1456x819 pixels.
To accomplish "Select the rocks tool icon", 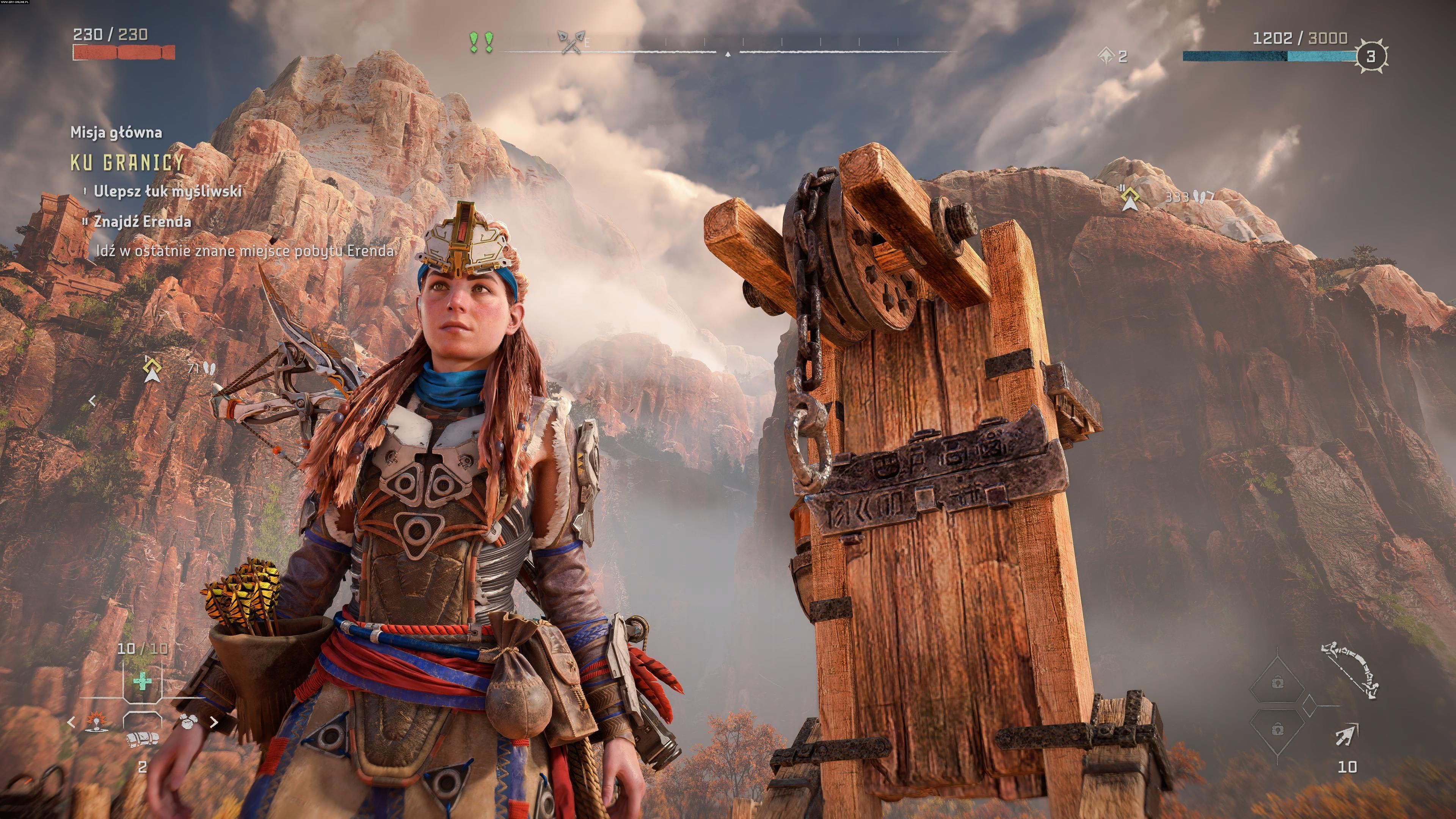I will point(188,721).
